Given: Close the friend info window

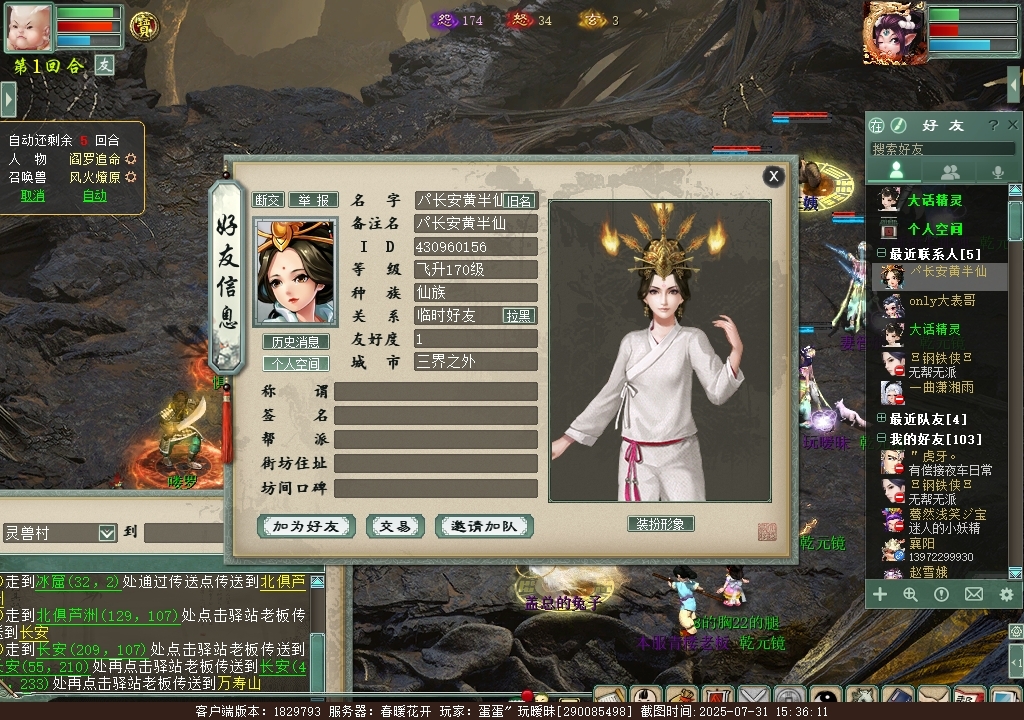Looking at the screenshot, I should click(773, 176).
